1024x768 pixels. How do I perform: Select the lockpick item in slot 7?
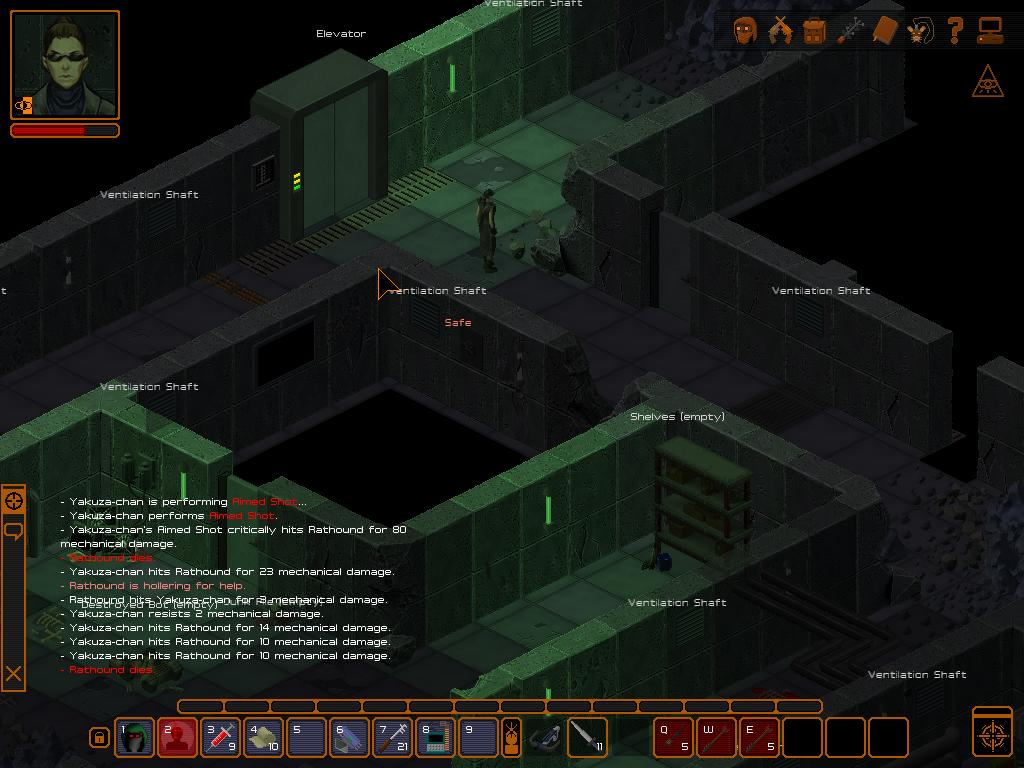pos(392,738)
